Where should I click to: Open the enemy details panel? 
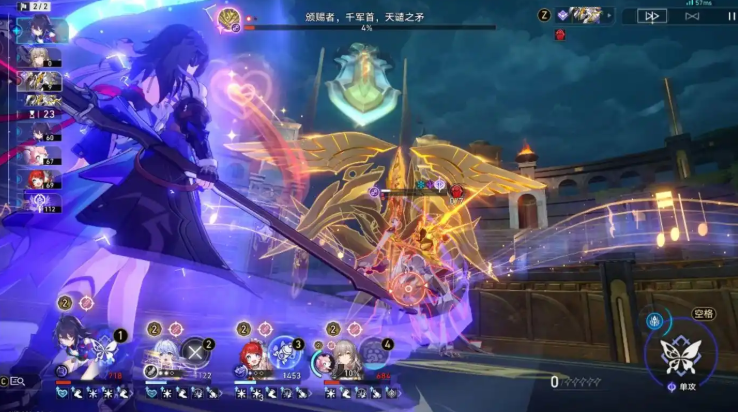pos(585,15)
